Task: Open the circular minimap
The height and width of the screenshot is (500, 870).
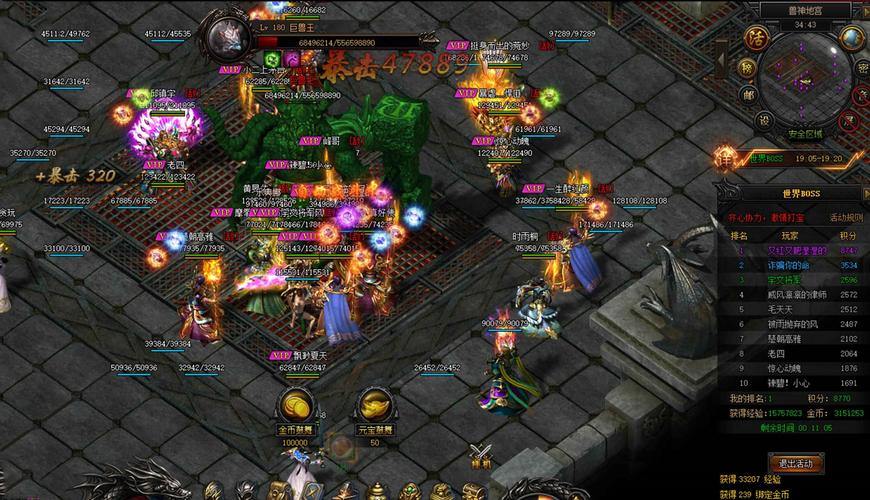Action: coord(807,85)
